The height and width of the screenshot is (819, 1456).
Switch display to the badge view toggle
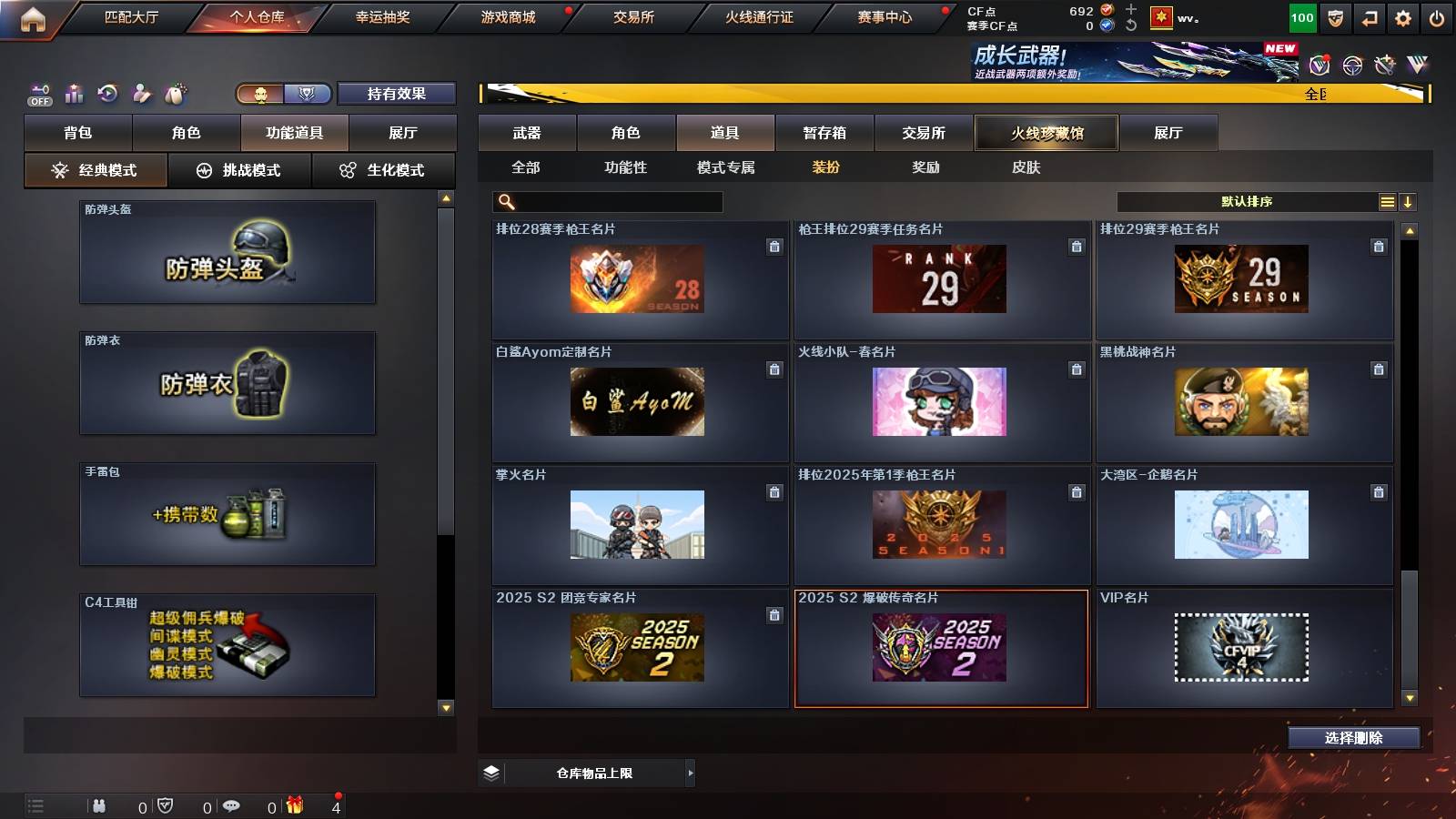pyautogui.click(x=307, y=94)
